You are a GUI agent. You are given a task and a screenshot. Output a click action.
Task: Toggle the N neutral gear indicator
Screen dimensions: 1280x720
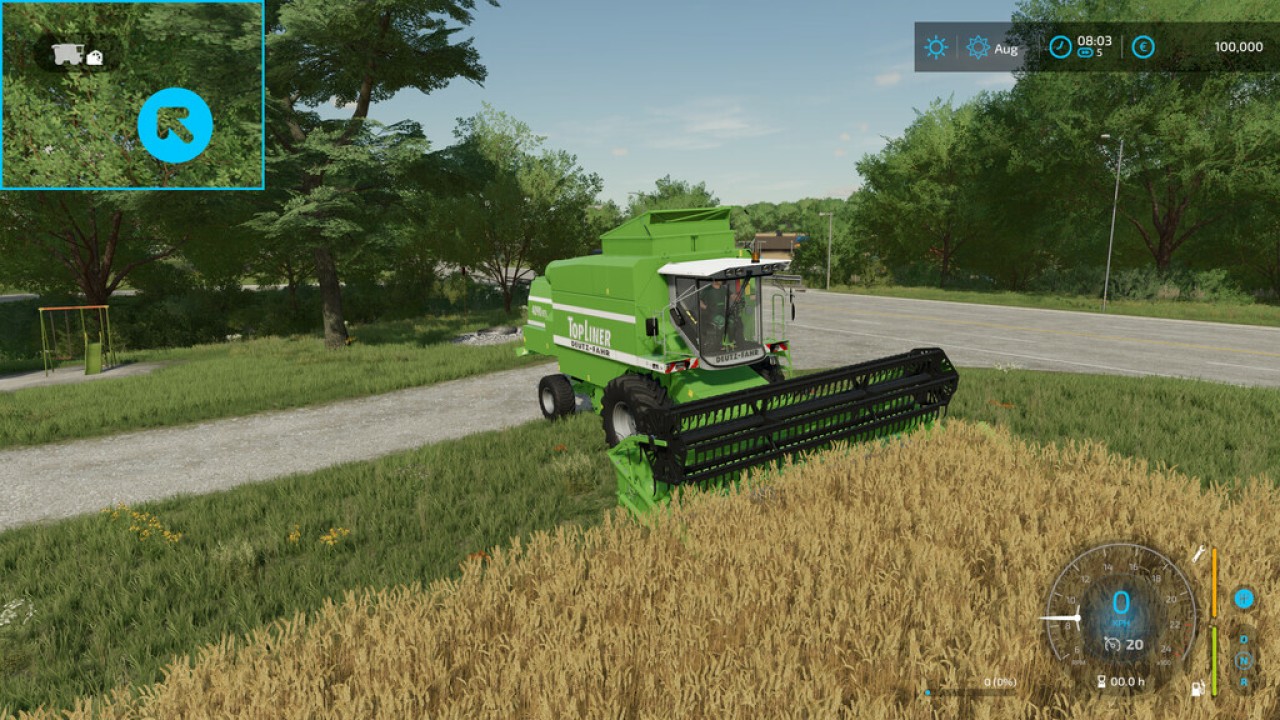coord(1242,659)
